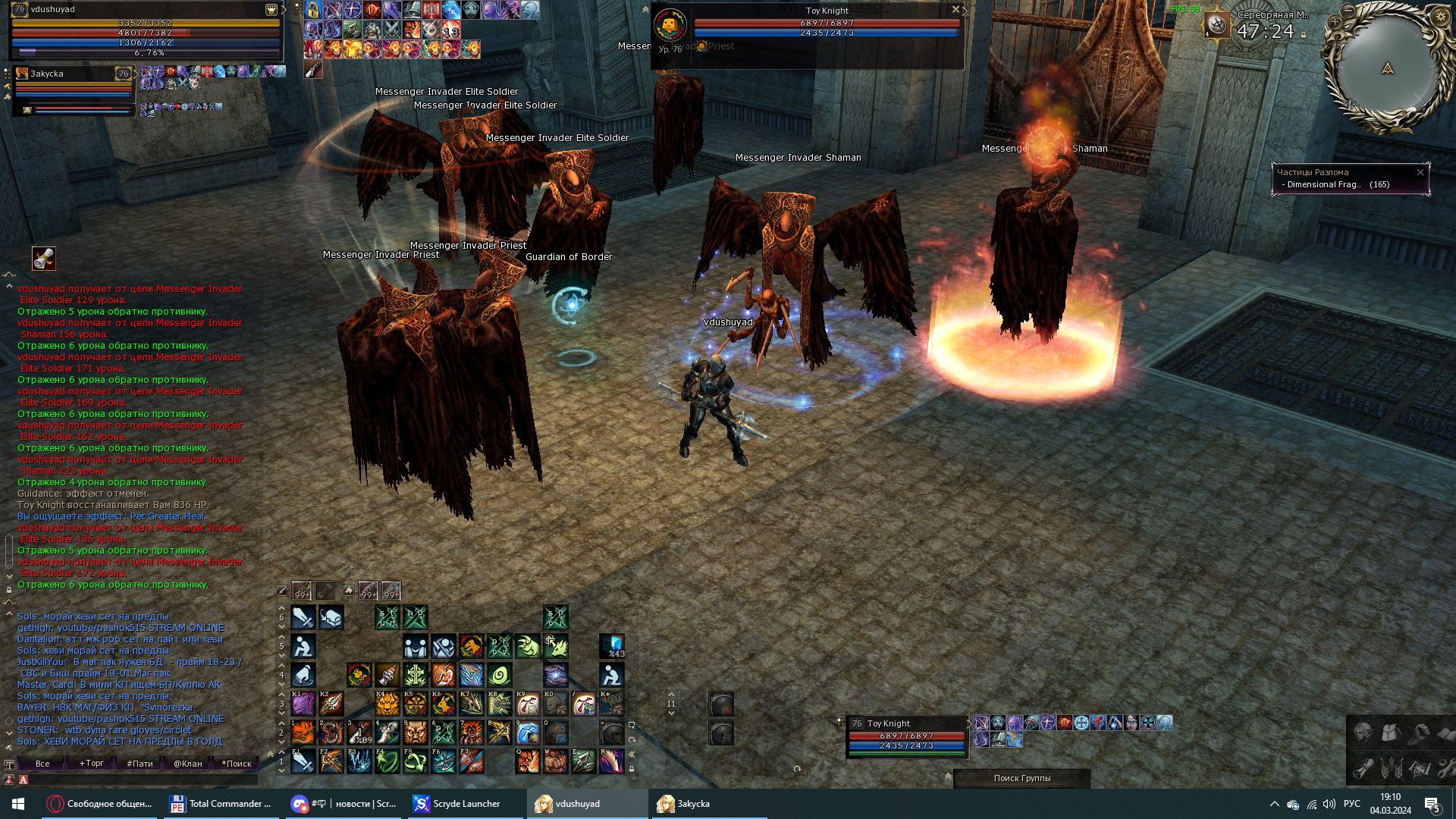Open minimap settings gear button

pyautogui.click(x=1441, y=17)
